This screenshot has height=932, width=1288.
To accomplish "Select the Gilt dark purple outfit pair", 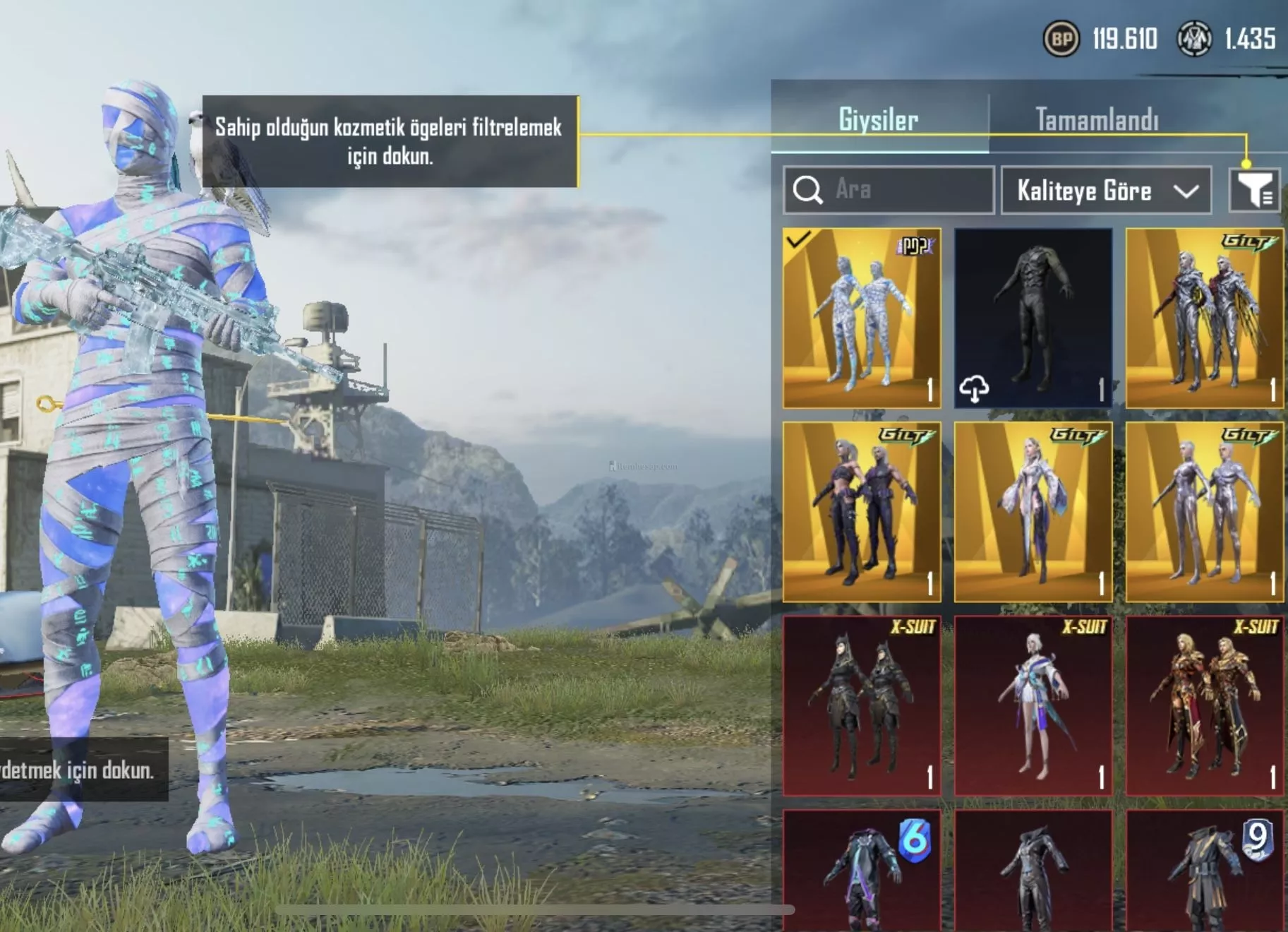I will click(862, 512).
